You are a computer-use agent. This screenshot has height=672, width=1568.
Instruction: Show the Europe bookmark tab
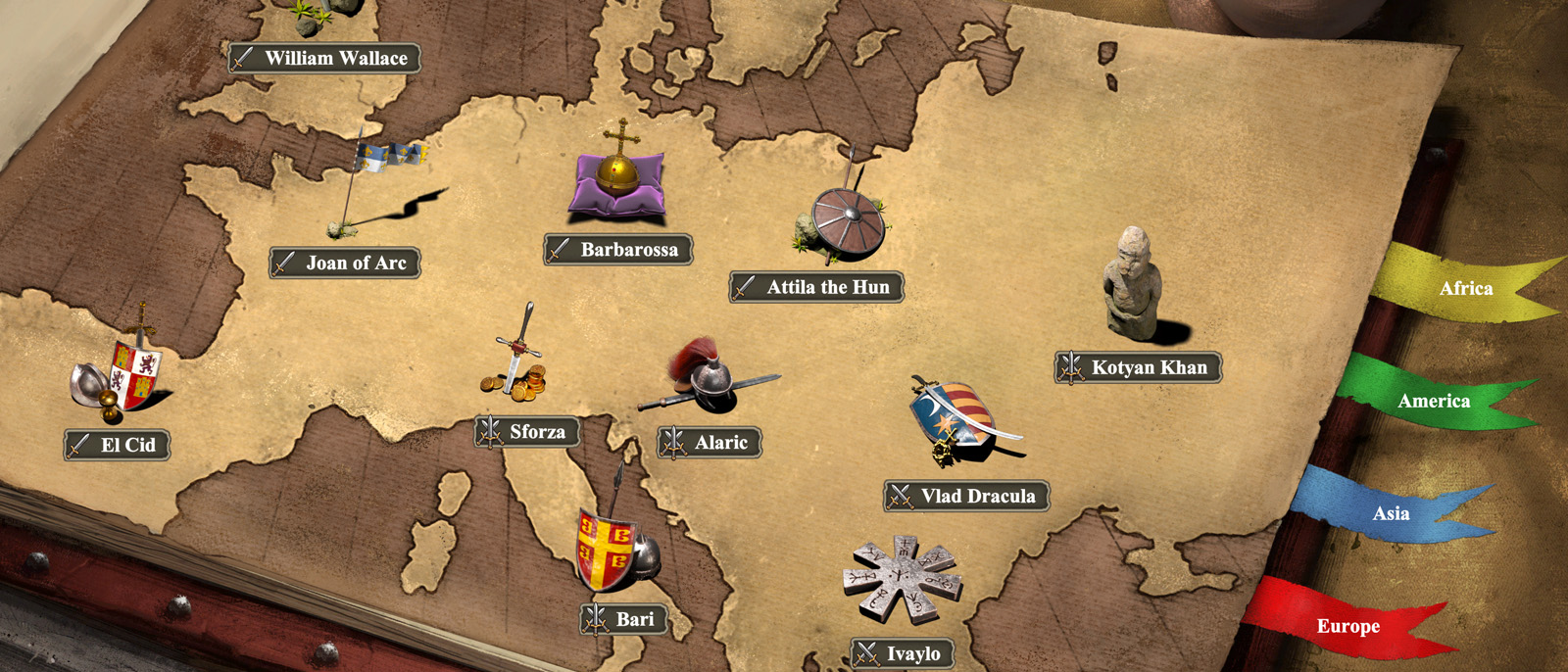1347,626
